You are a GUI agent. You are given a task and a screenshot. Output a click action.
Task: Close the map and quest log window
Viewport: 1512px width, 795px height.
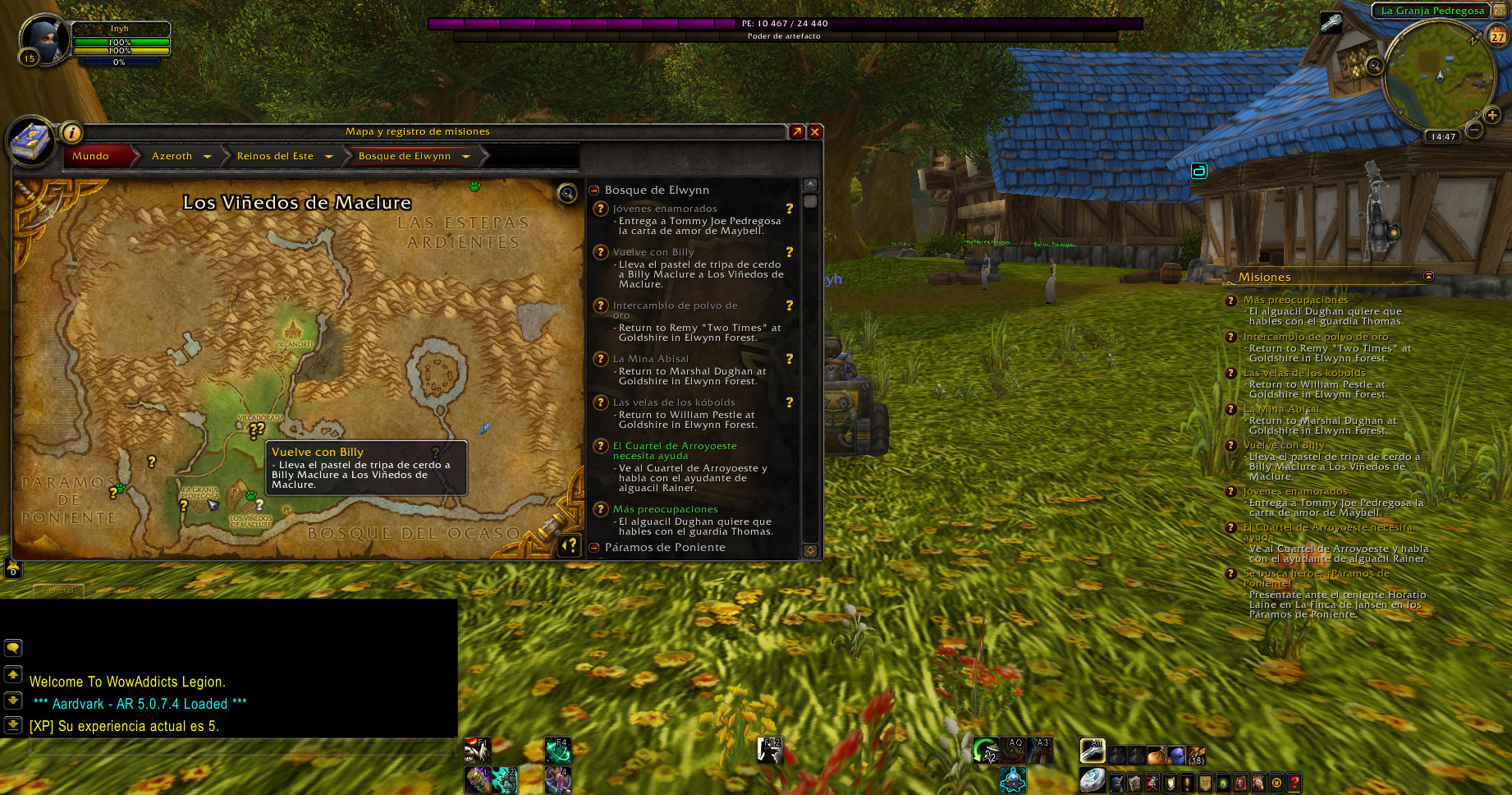pyautogui.click(x=815, y=131)
